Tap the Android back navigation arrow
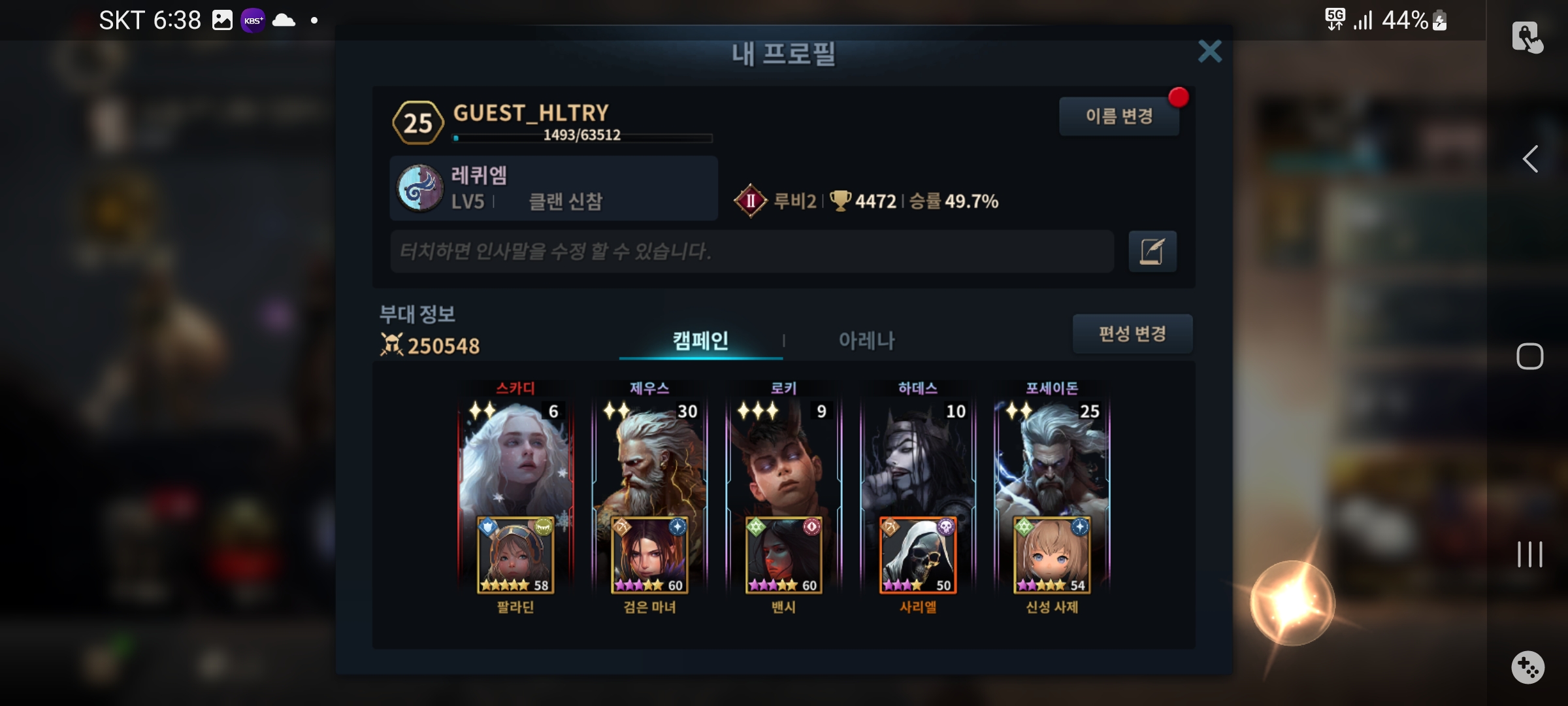1568x706 pixels. [x=1530, y=159]
